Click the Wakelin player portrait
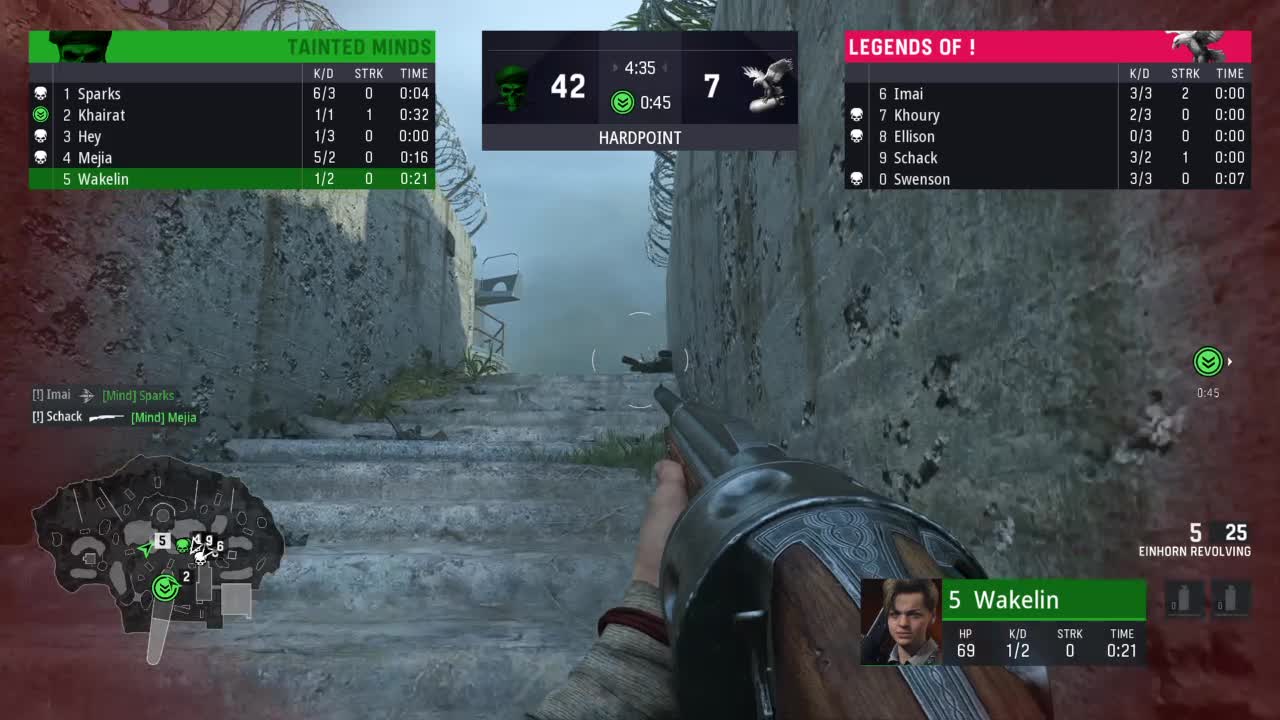 (901, 622)
